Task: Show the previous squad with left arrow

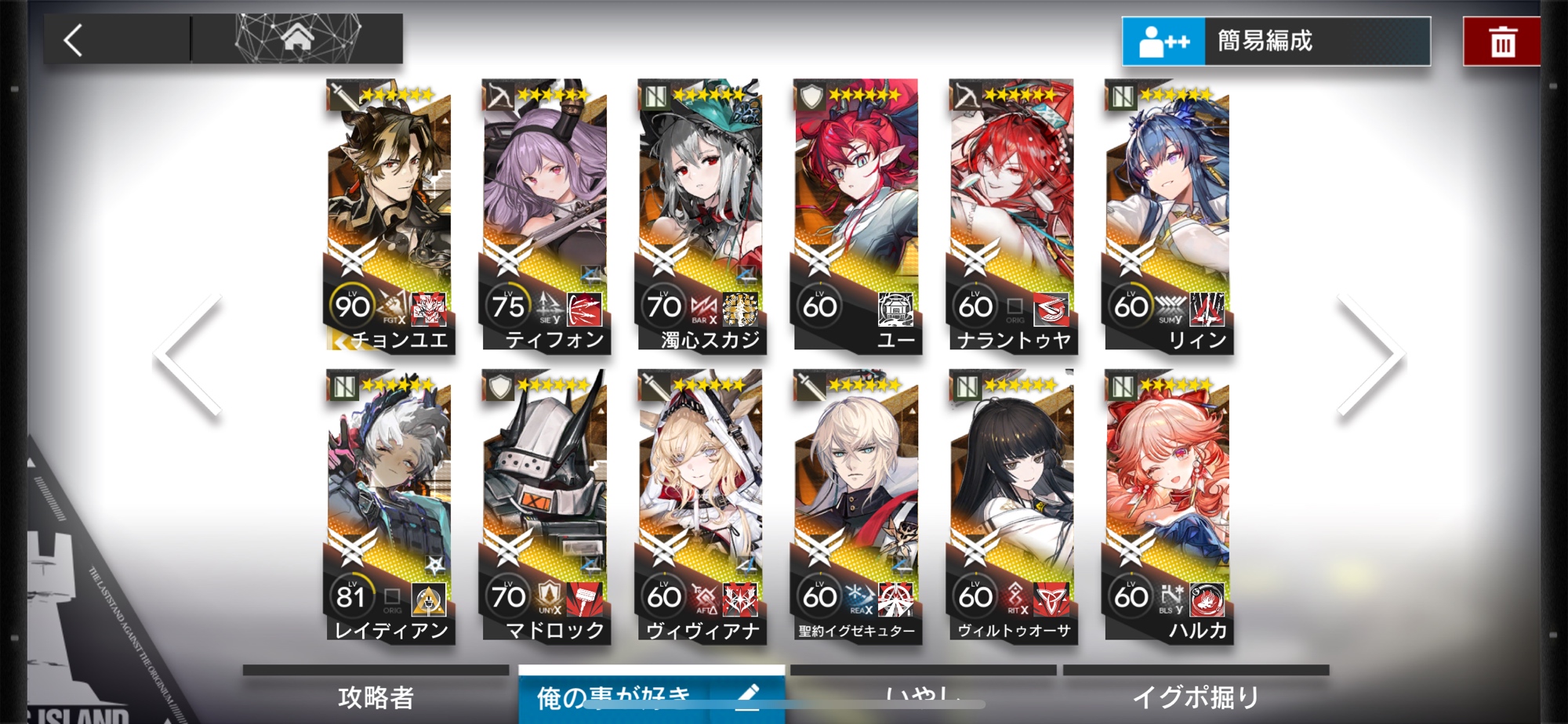Action: pyautogui.click(x=189, y=355)
